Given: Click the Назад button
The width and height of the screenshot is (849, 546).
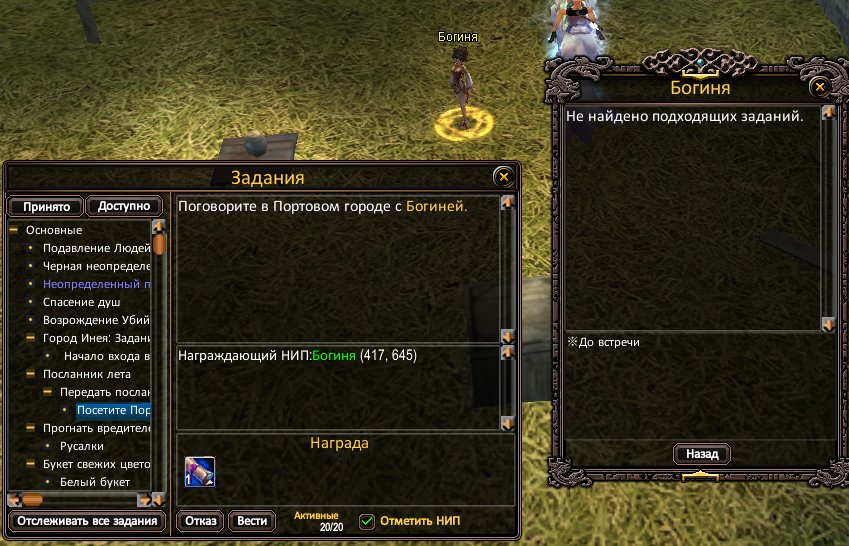Looking at the screenshot, I should tap(701, 454).
